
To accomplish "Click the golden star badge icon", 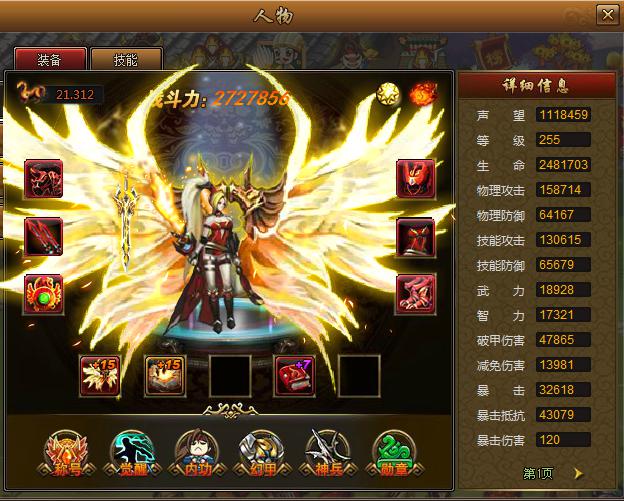I will tap(389, 95).
